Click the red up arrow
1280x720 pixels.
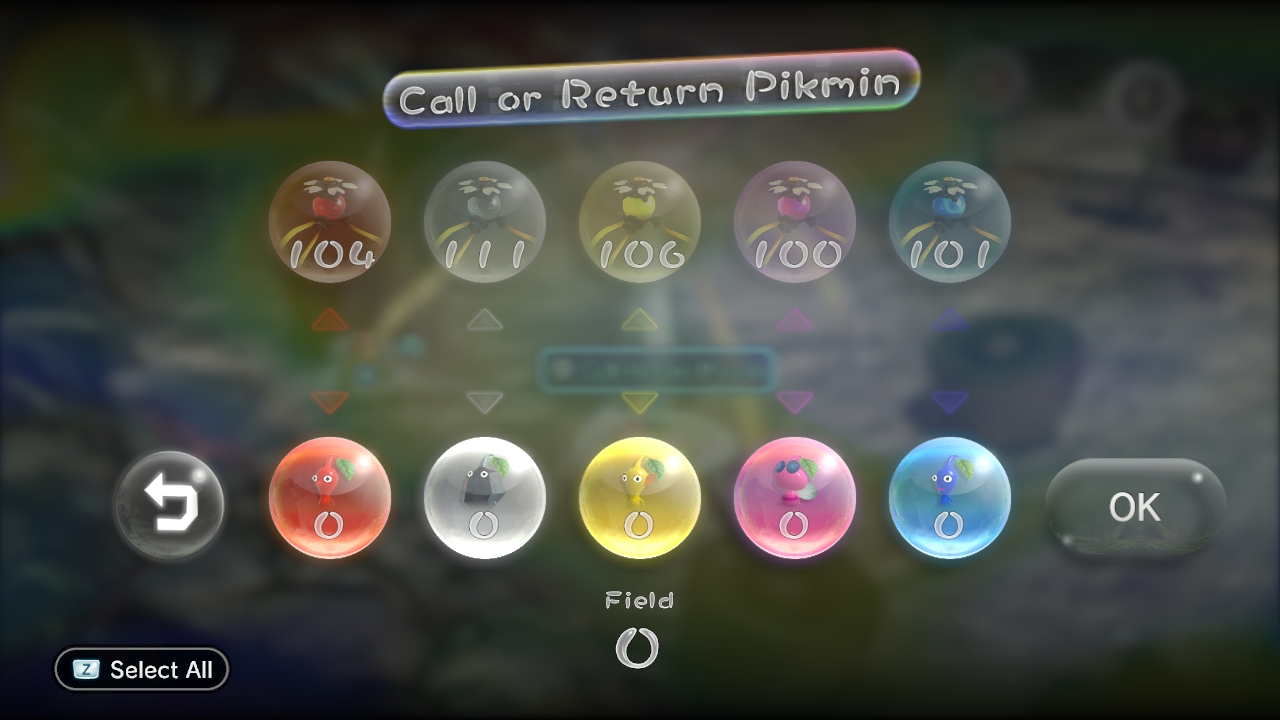330,320
